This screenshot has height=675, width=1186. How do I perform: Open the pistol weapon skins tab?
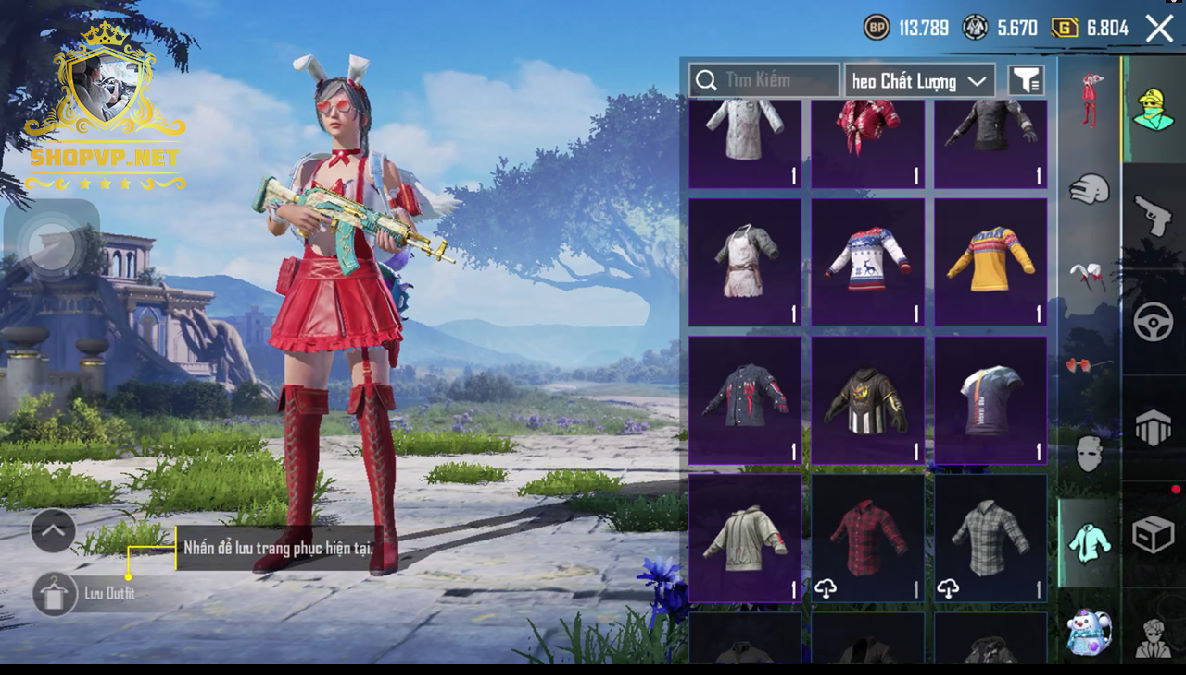pyautogui.click(x=1153, y=215)
